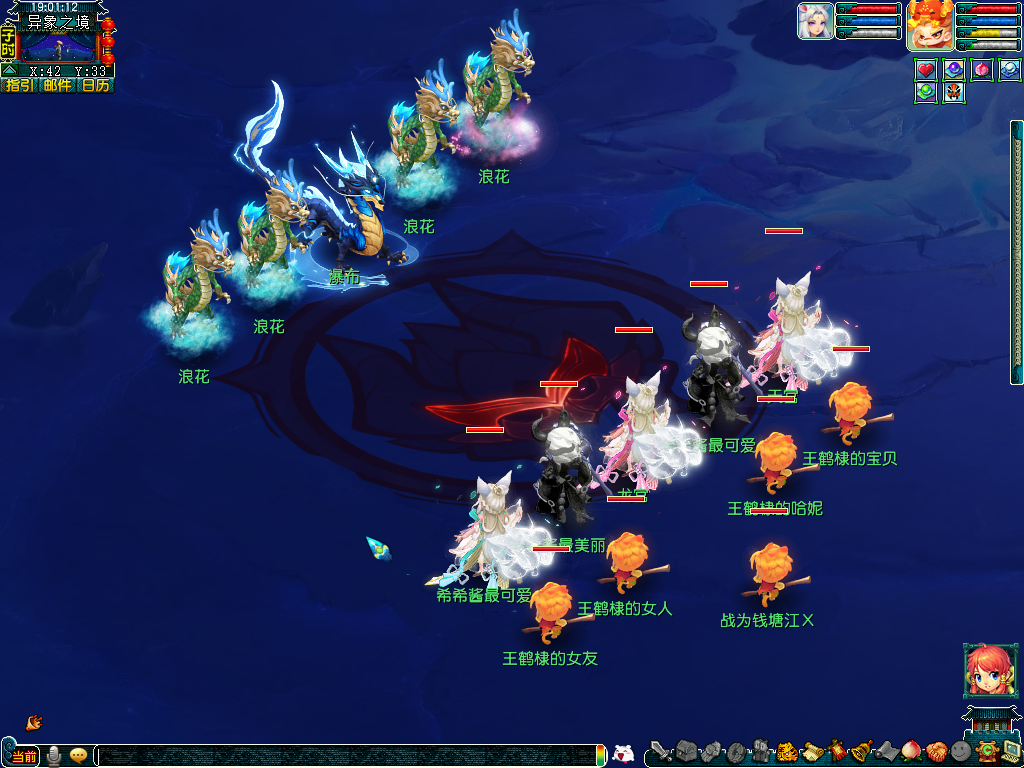Screen dimensions: 1024x768
Task: Toggle the chat microphone icon
Action: click(54, 756)
